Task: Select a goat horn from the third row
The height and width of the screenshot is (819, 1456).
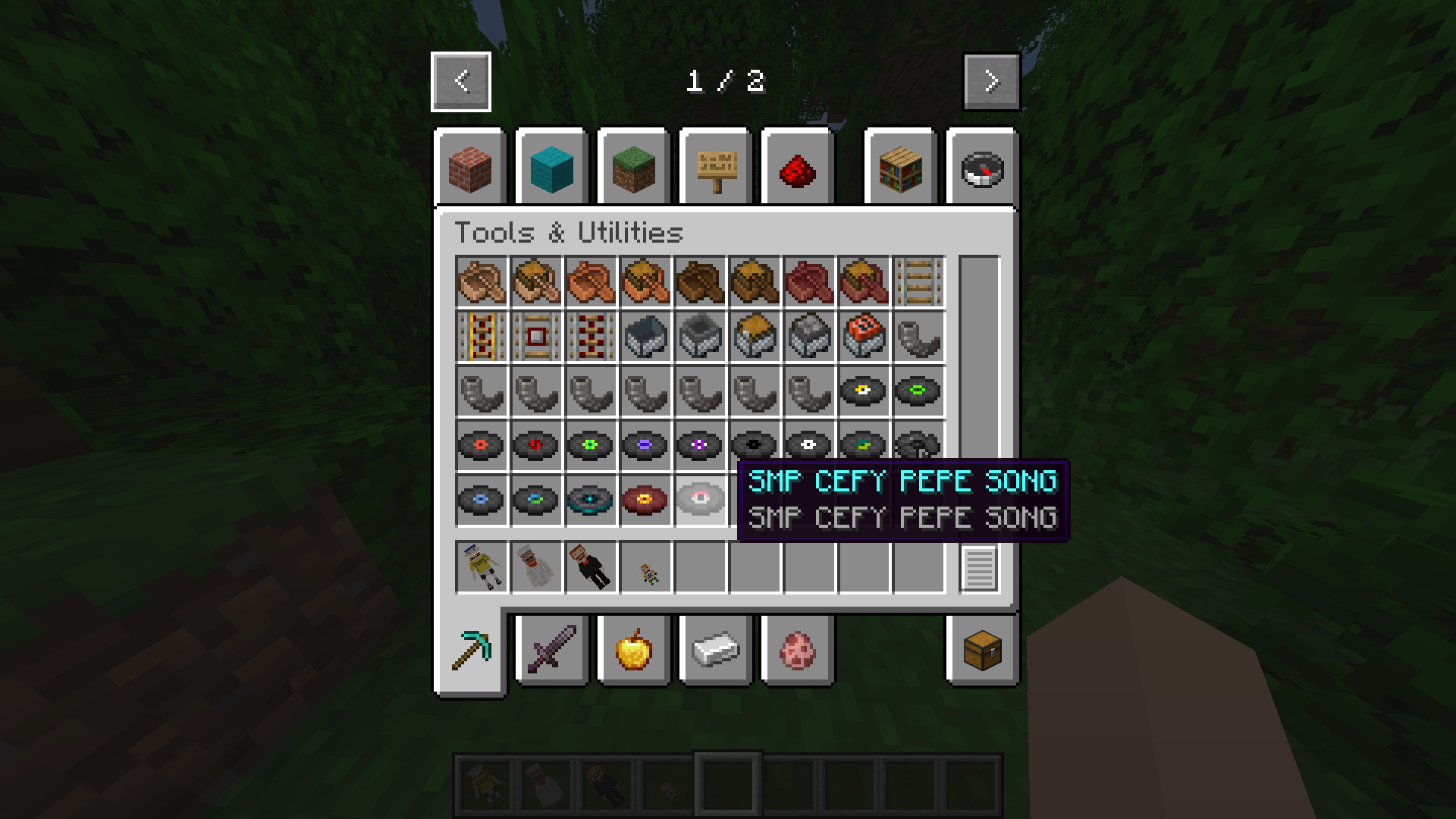Action: [x=482, y=391]
